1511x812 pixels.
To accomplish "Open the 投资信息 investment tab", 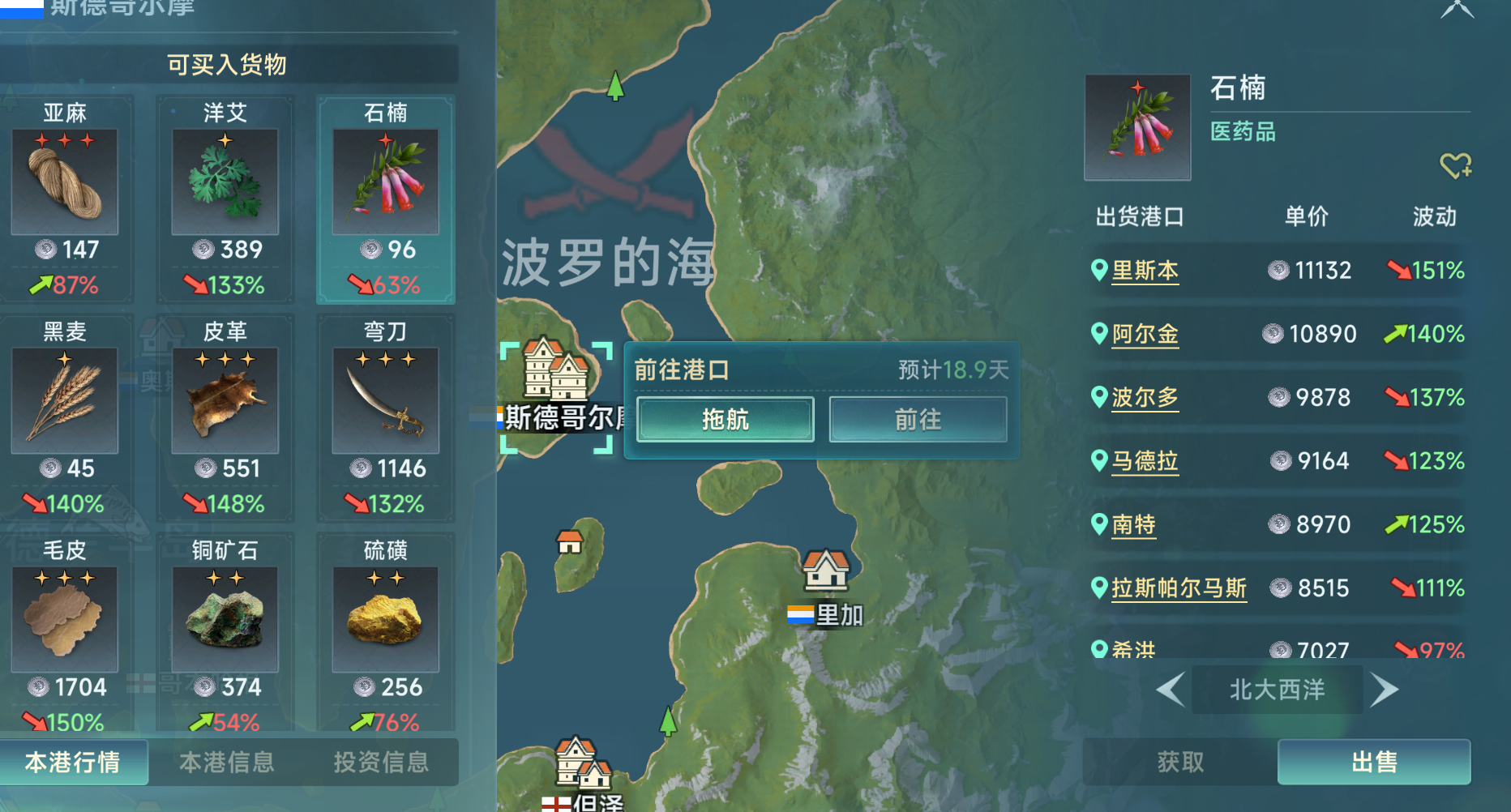I will pyautogui.click(x=380, y=762).
